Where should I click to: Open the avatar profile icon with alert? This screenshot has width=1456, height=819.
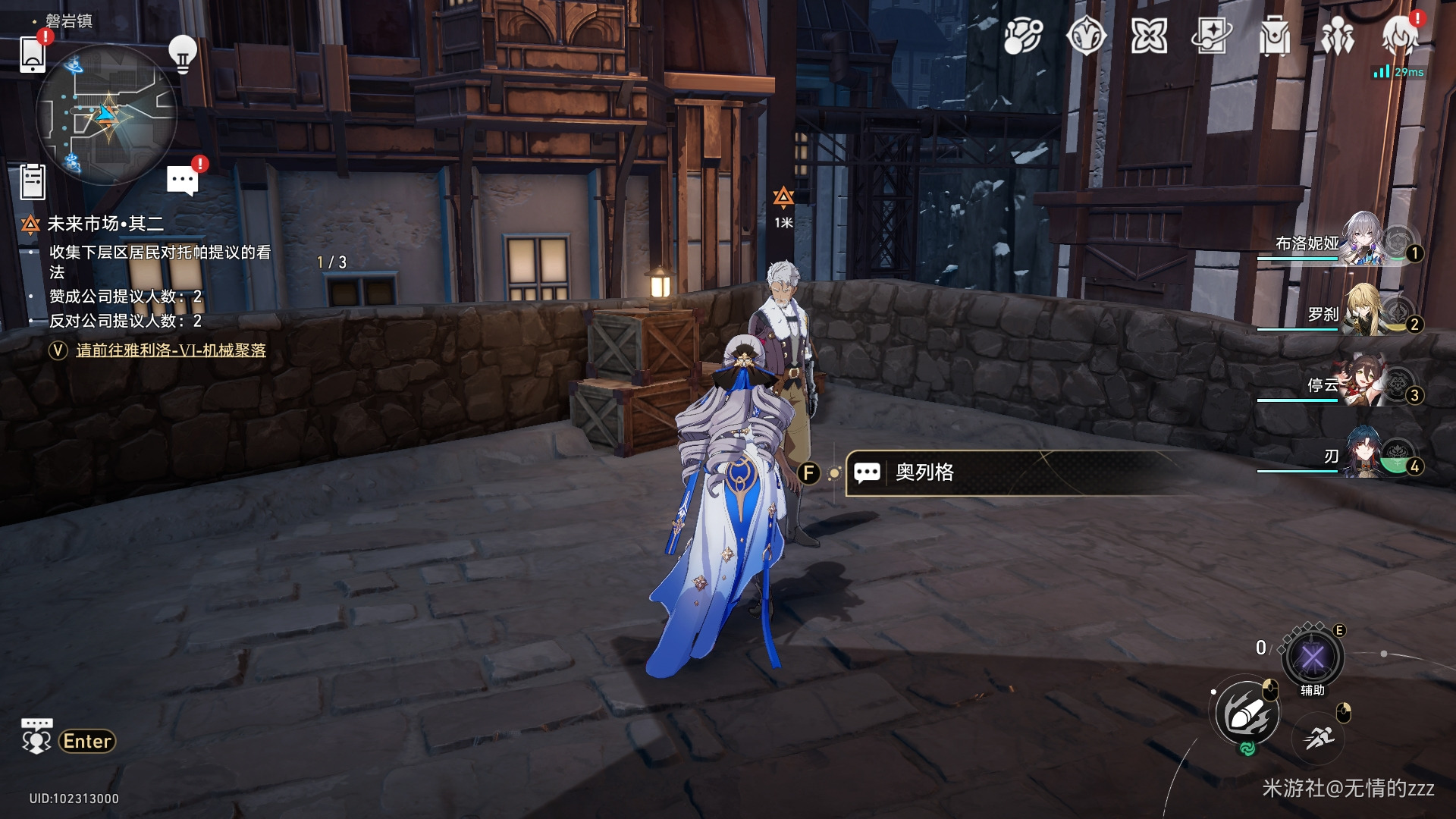(x=1399, y=36)
